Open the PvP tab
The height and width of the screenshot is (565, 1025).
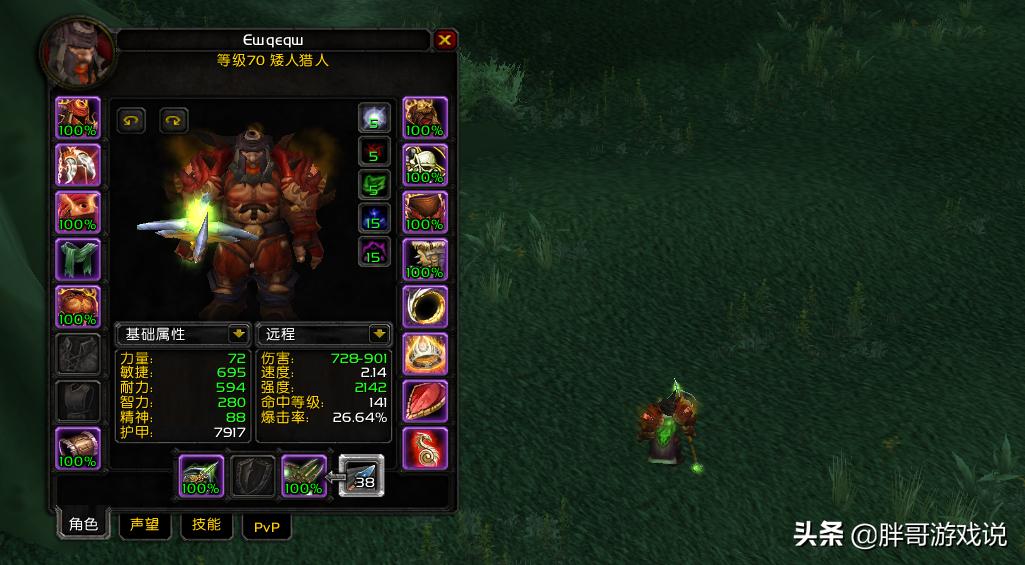[266, 526]
